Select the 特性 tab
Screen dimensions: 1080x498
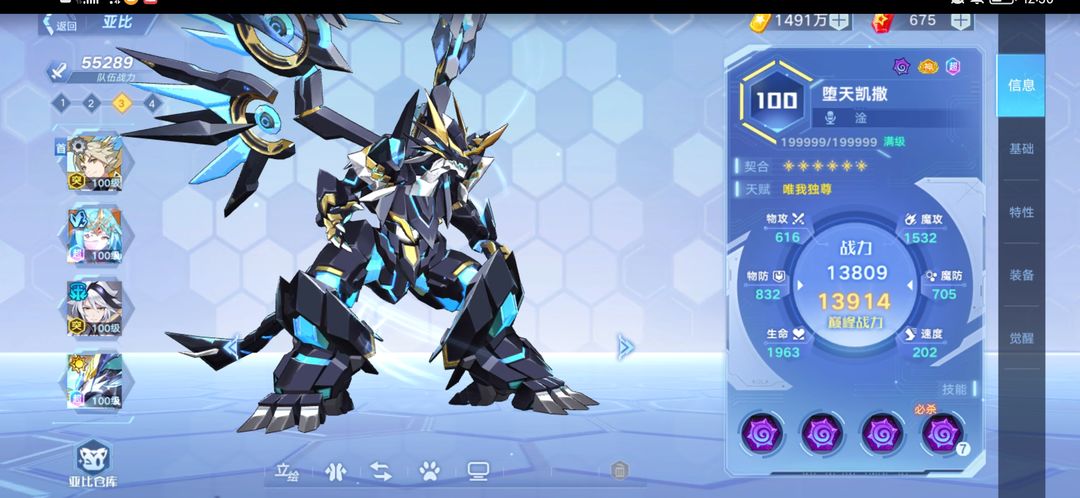click(x=1021, y=212)
